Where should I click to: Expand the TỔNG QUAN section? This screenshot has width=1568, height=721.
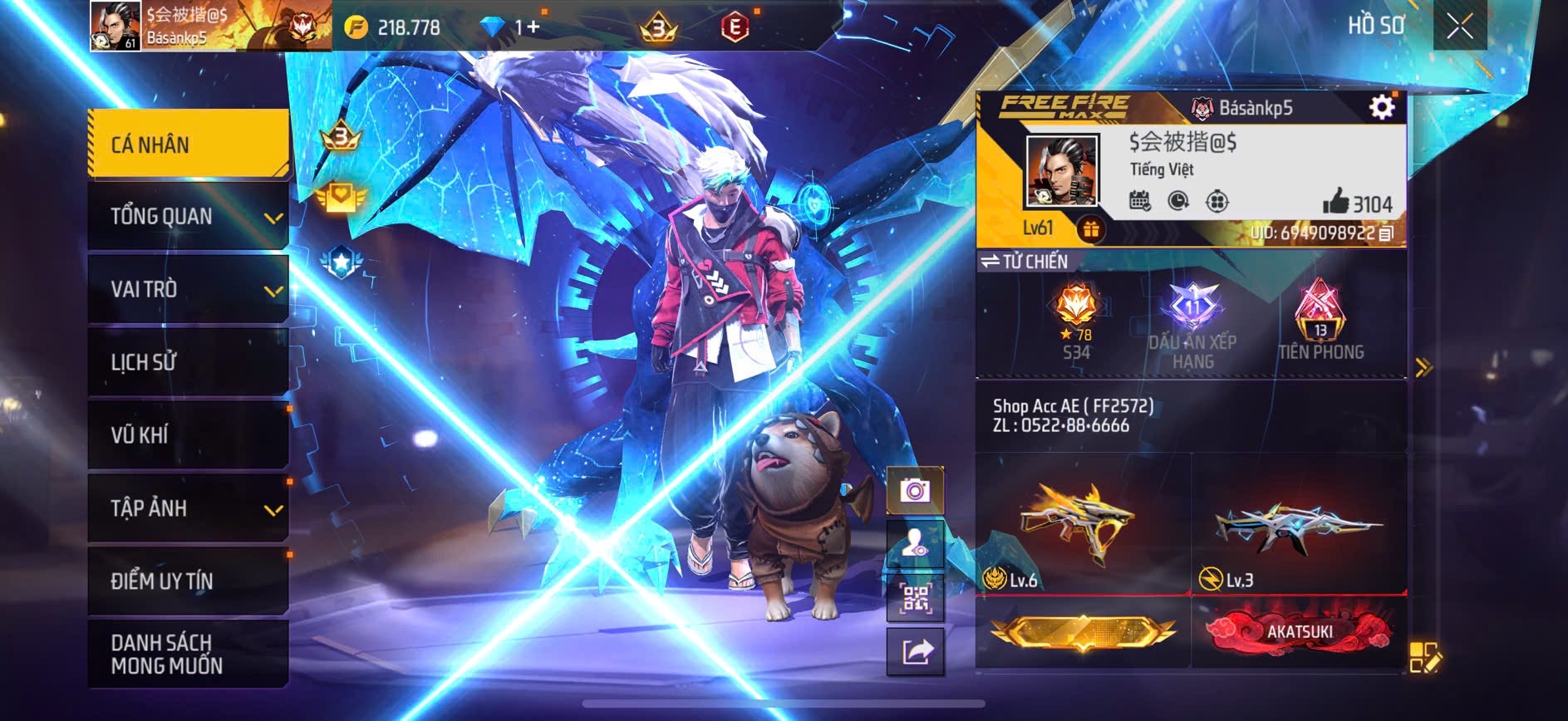click(188, 217)
